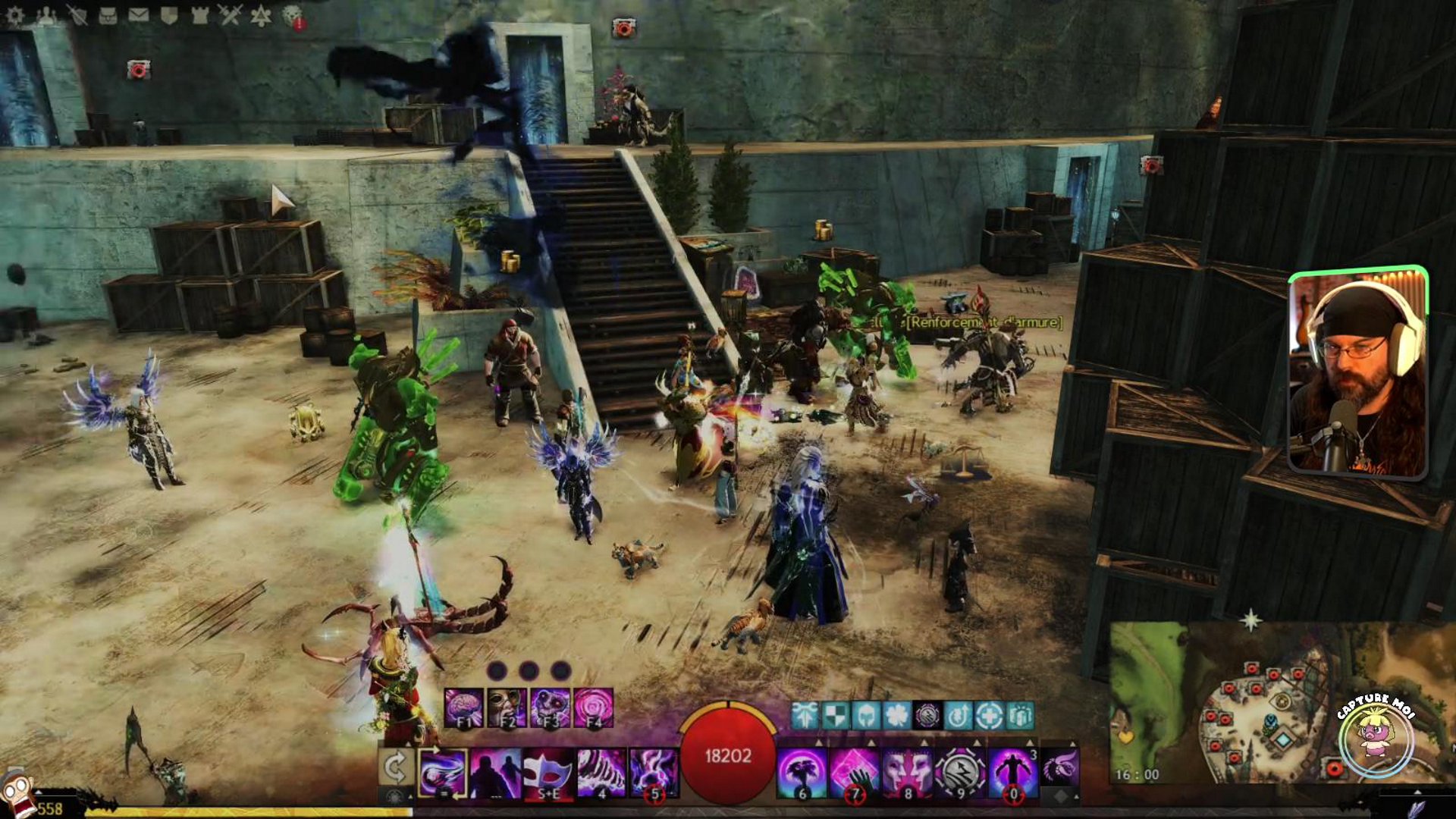
Task: Use weapon skill 4 with purple streaks
Action: tap(601, 773)
